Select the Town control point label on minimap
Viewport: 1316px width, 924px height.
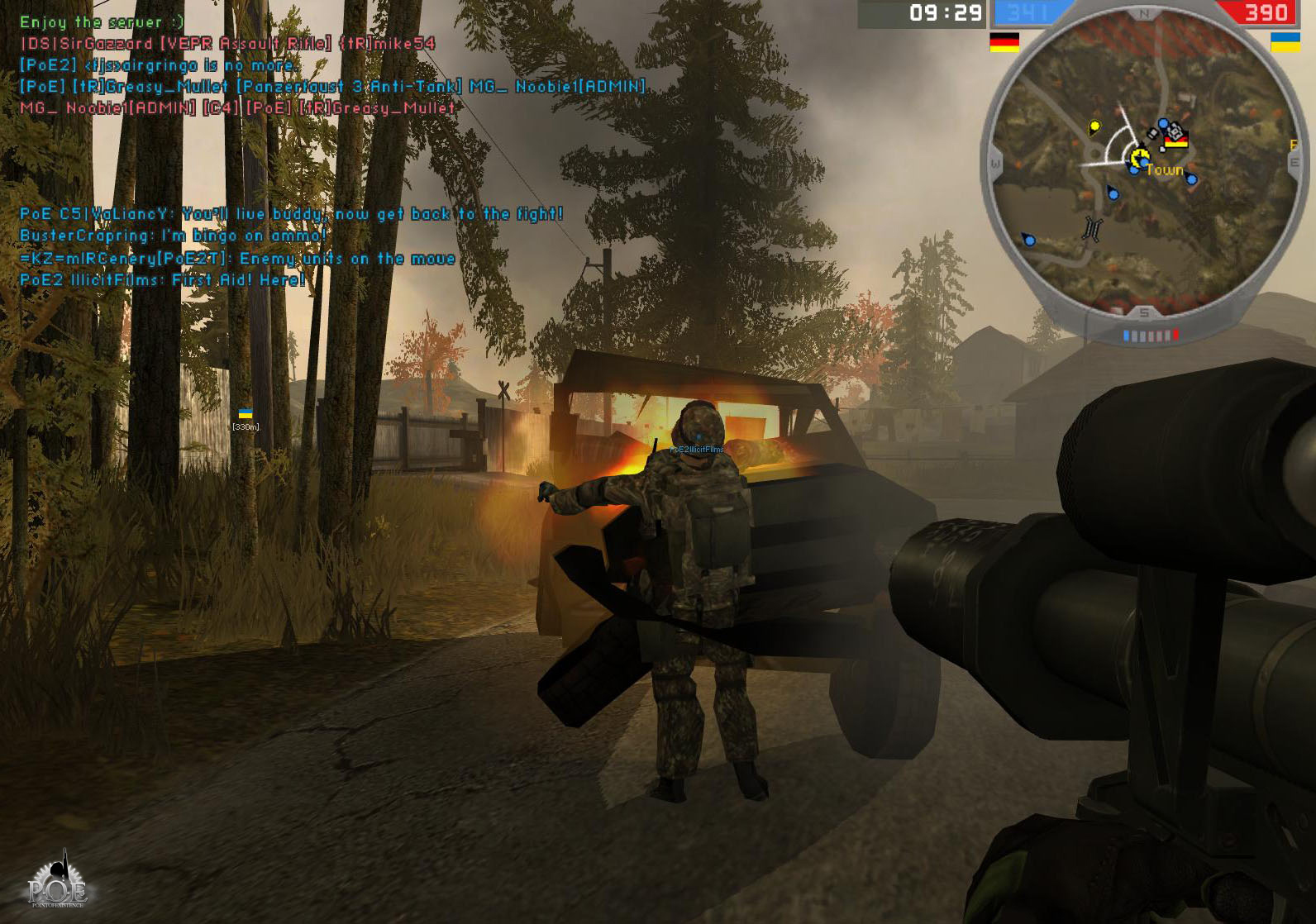(1164, 170)
